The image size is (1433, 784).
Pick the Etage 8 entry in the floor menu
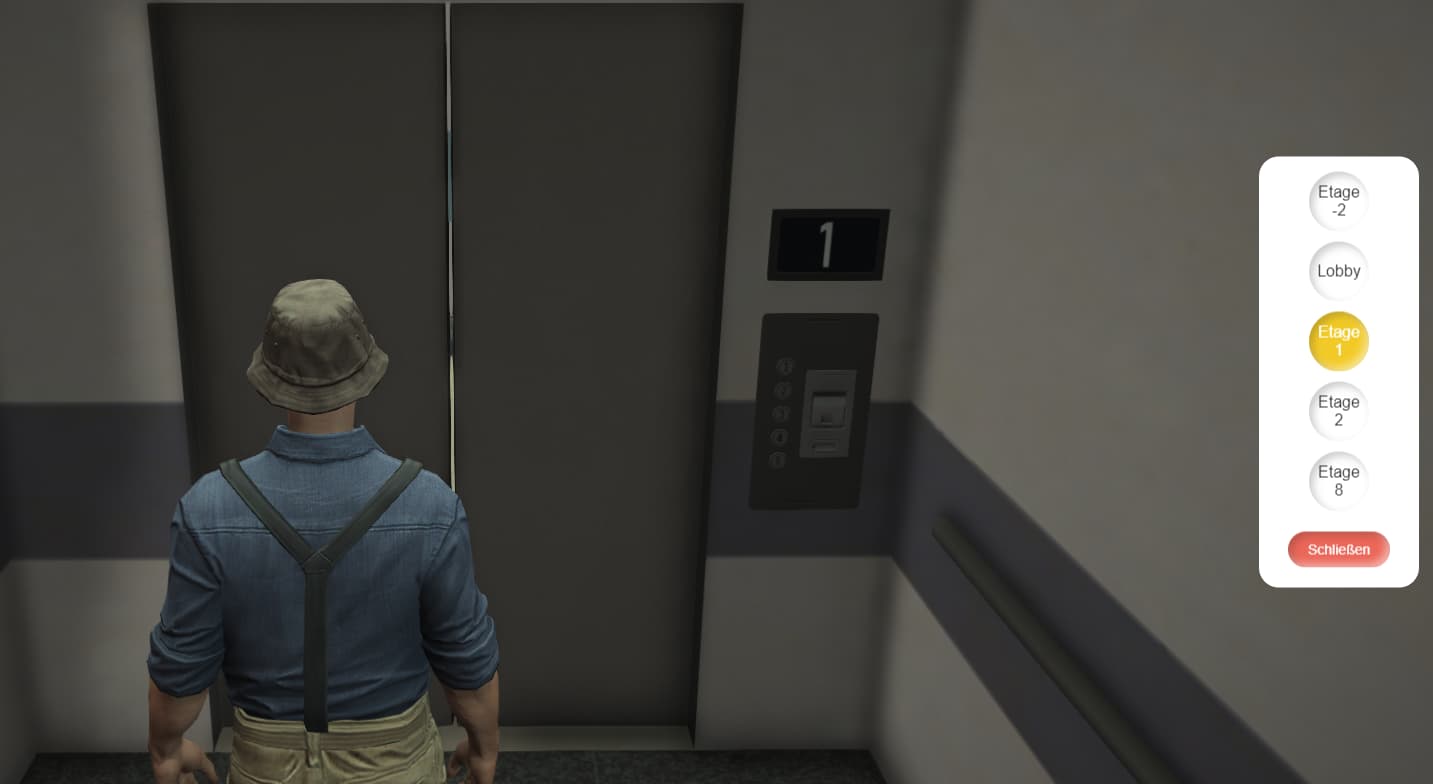(1338, 481)
